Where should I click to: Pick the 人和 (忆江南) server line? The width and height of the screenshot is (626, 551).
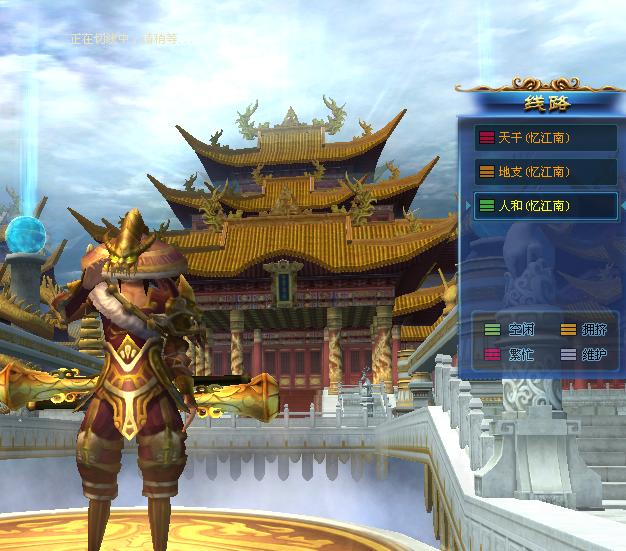tap(545, 206)
